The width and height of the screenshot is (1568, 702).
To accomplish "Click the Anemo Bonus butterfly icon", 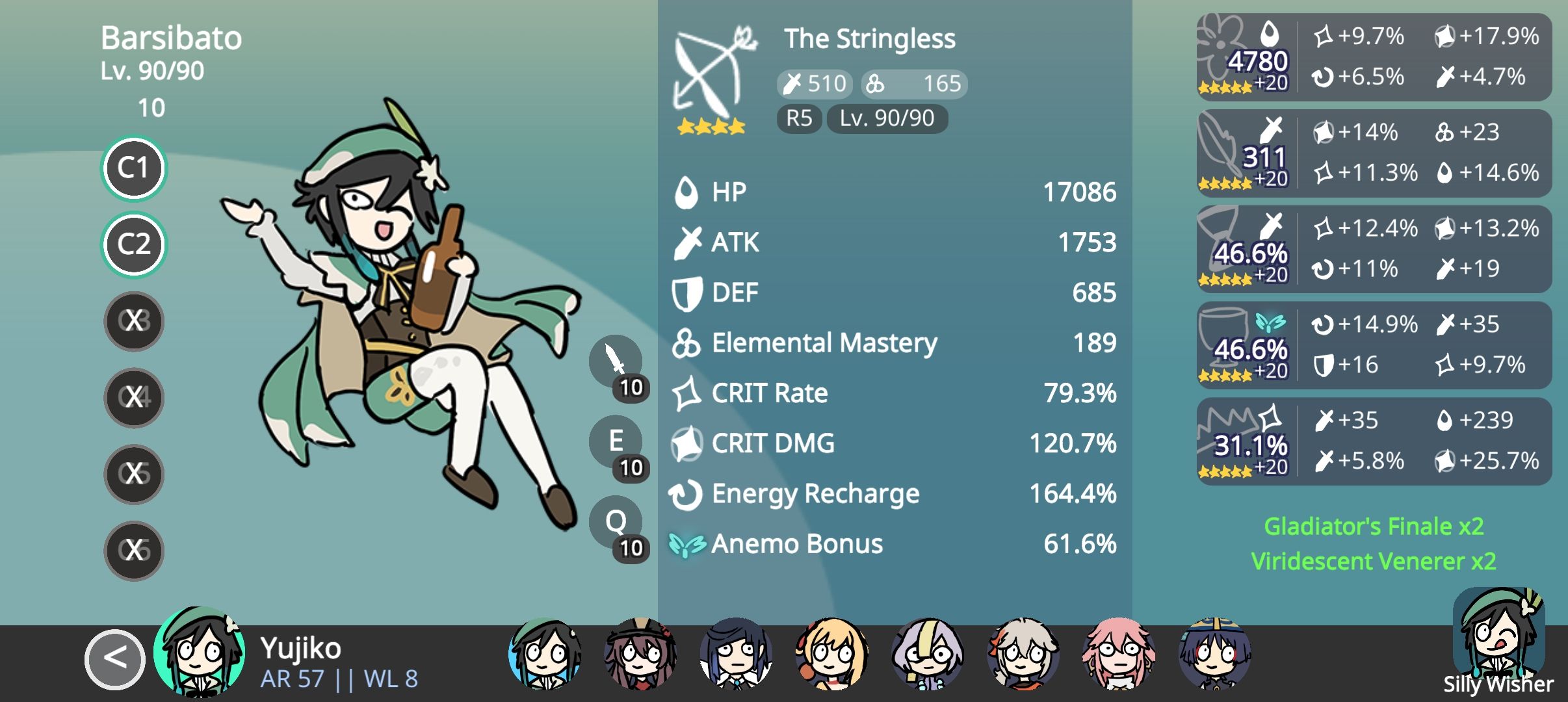I will [687, 544].
